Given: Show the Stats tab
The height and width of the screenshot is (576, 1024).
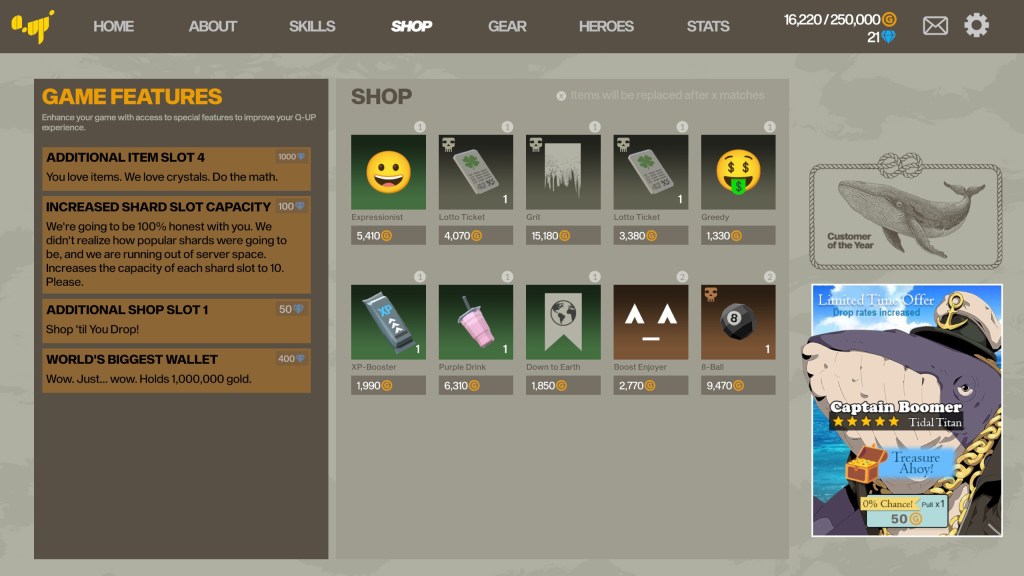Looking at the screenshot, I should pos(708,26).
